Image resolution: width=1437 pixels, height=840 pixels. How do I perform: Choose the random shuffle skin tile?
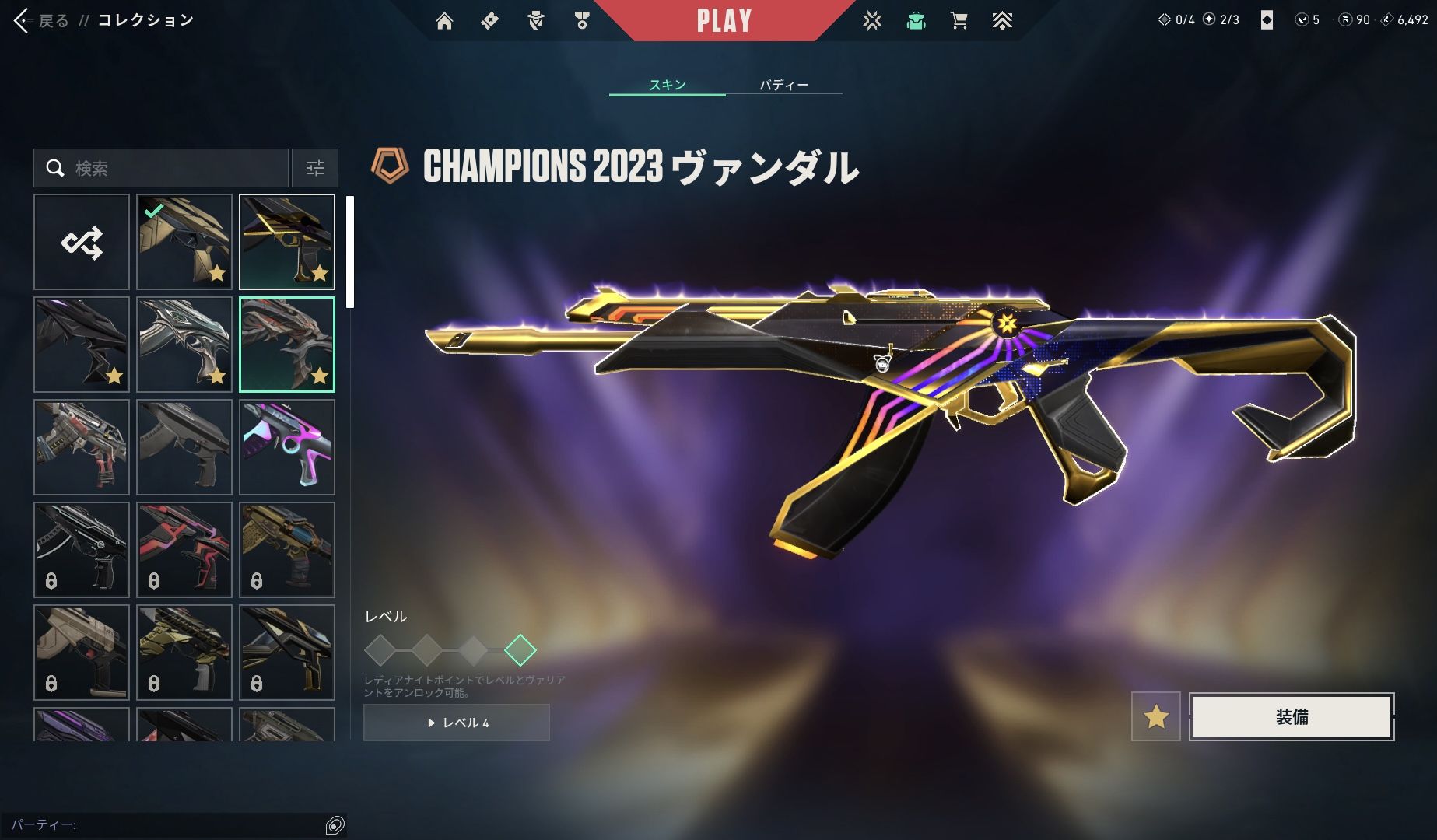click(x=82, y=242)
